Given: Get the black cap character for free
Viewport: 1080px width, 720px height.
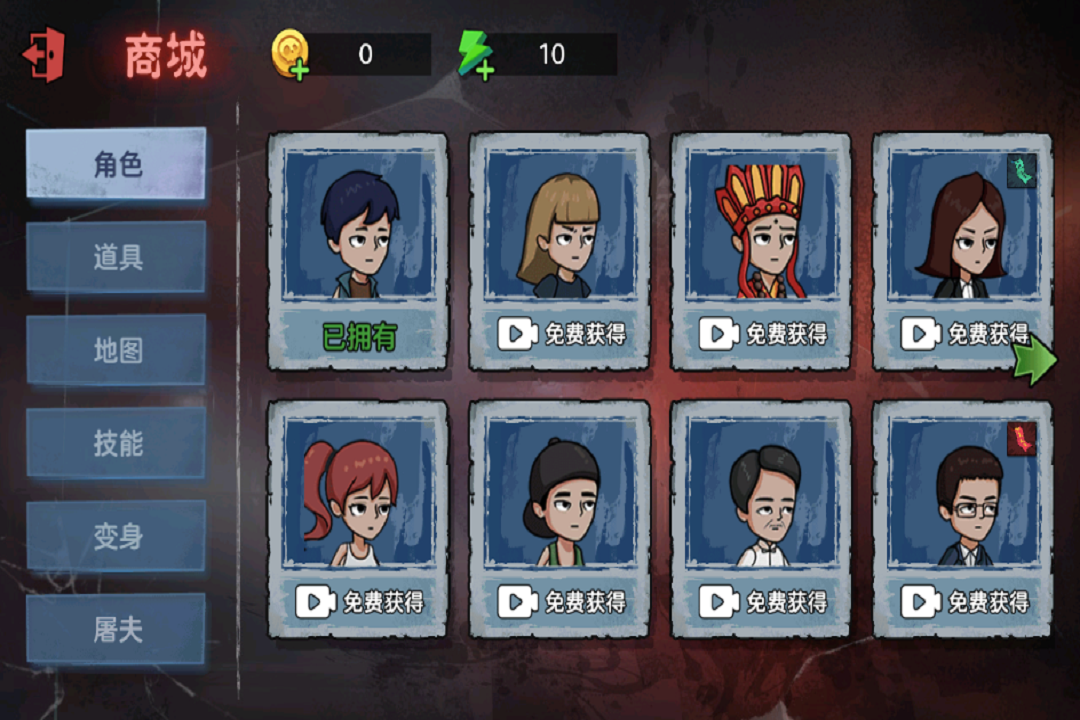Looking at the screenshot, I should (560, 602).
